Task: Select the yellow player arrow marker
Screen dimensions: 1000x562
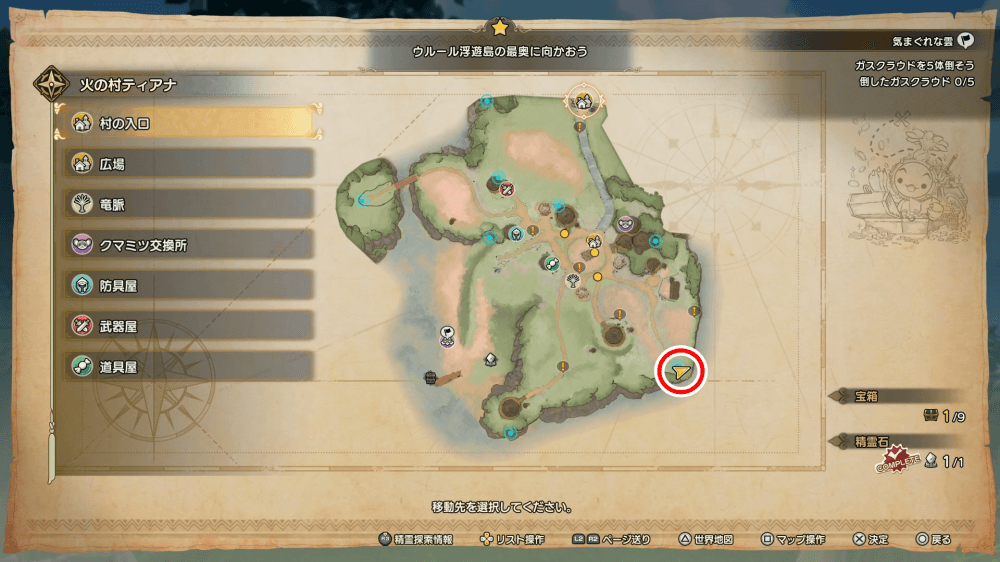Action: (x=681, y=372)
